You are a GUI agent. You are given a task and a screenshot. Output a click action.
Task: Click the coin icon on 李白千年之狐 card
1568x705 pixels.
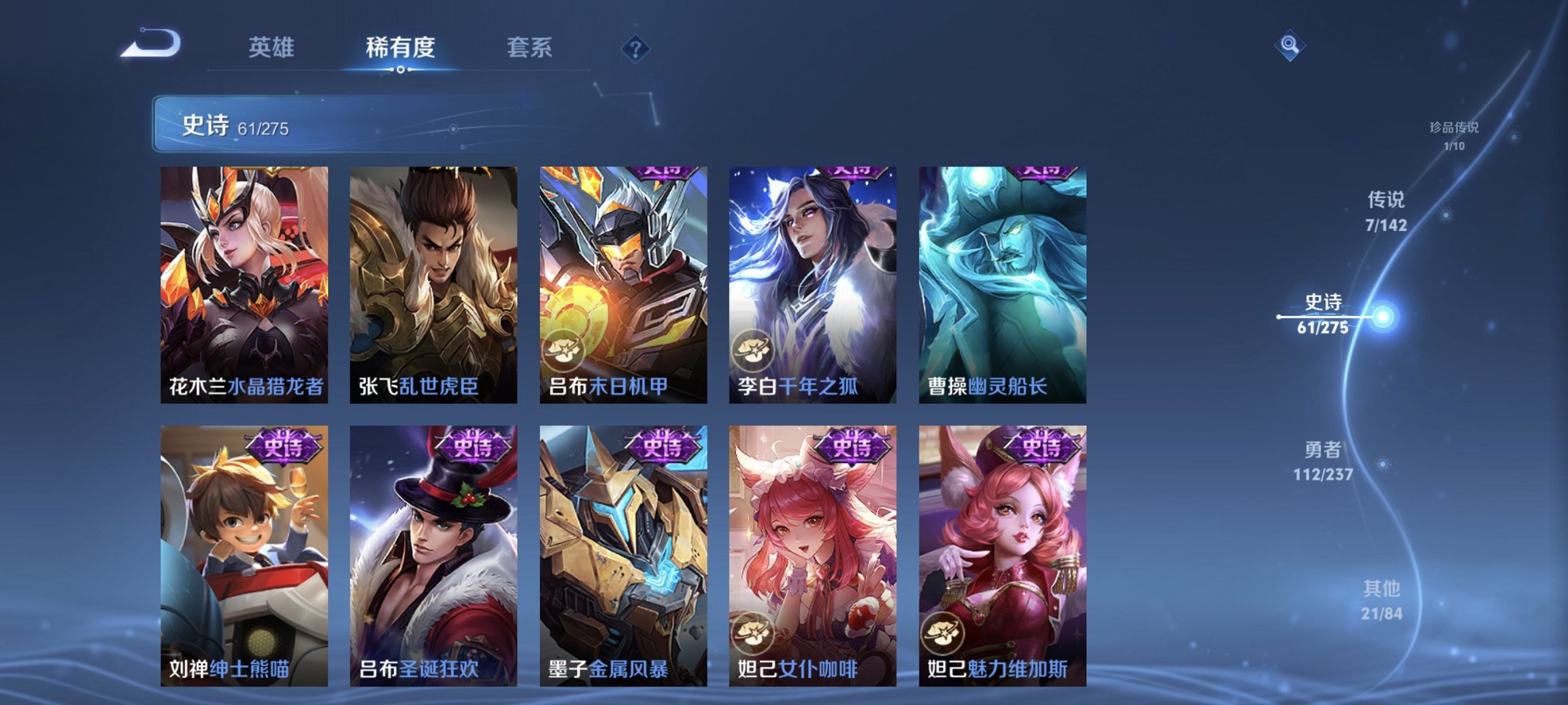click(x=754, y=349)
